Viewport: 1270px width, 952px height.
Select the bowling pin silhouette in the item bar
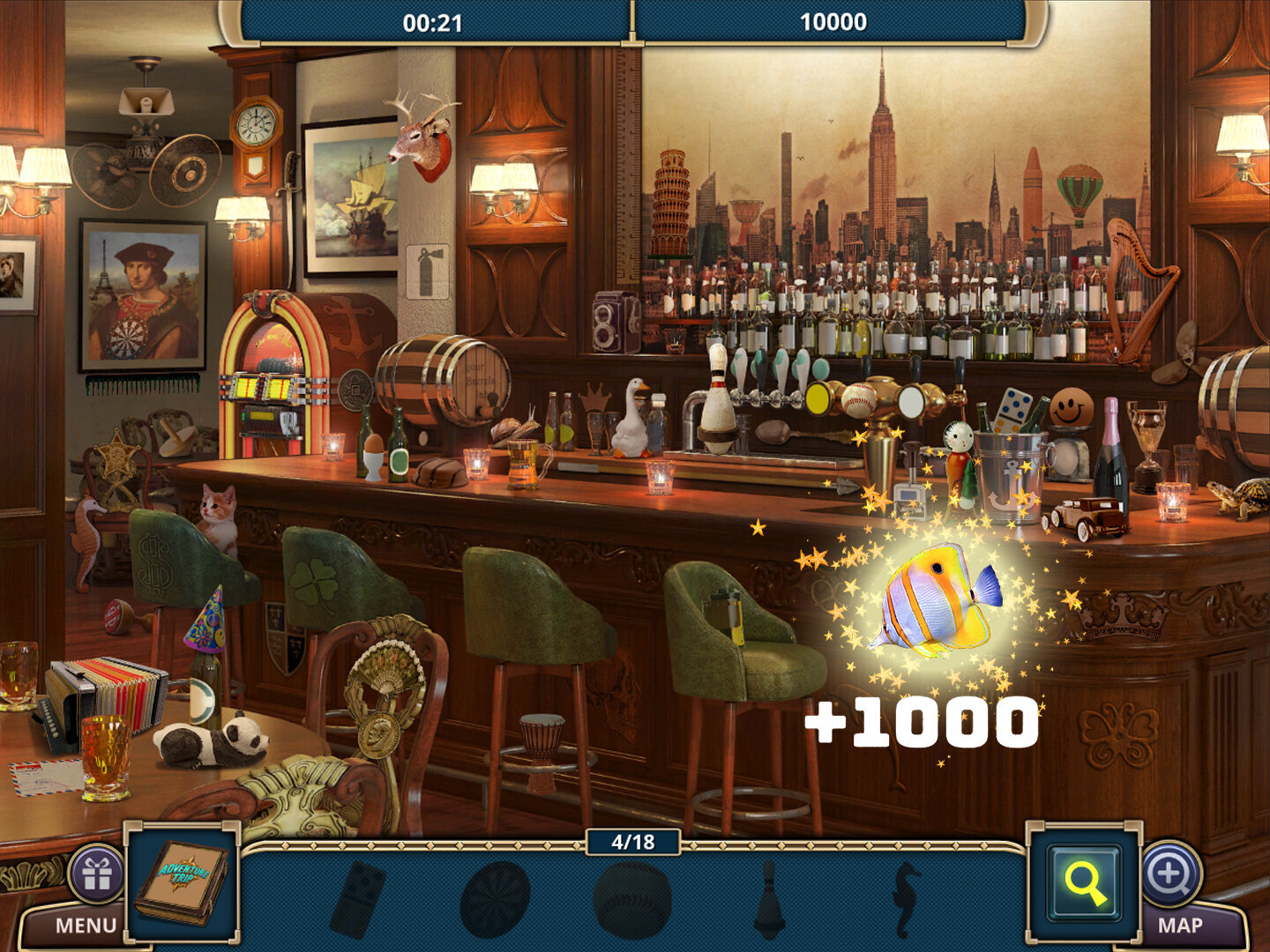click(768, 900)
